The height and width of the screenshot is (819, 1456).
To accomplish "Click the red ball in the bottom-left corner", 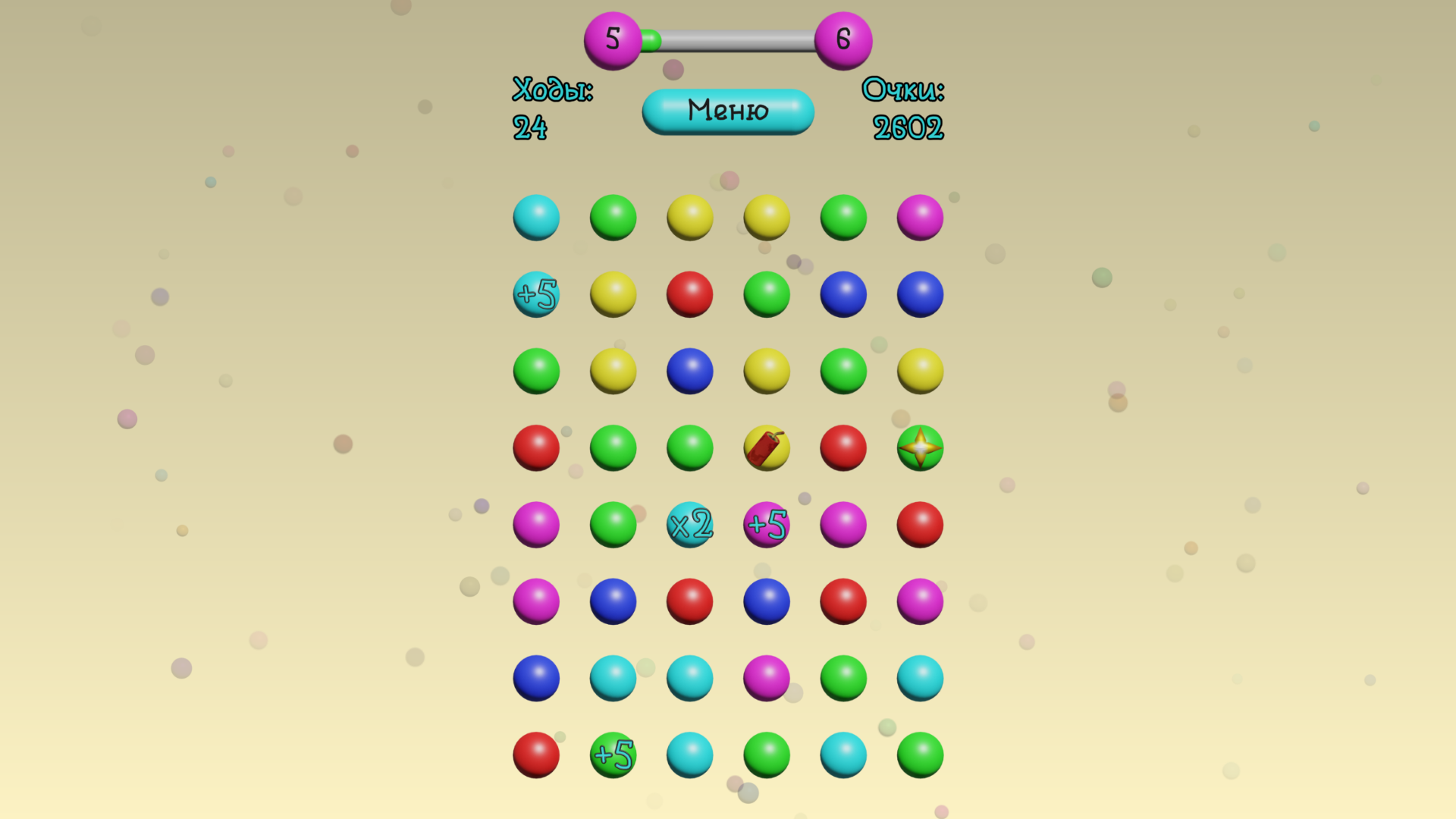I will click(536, 755).
